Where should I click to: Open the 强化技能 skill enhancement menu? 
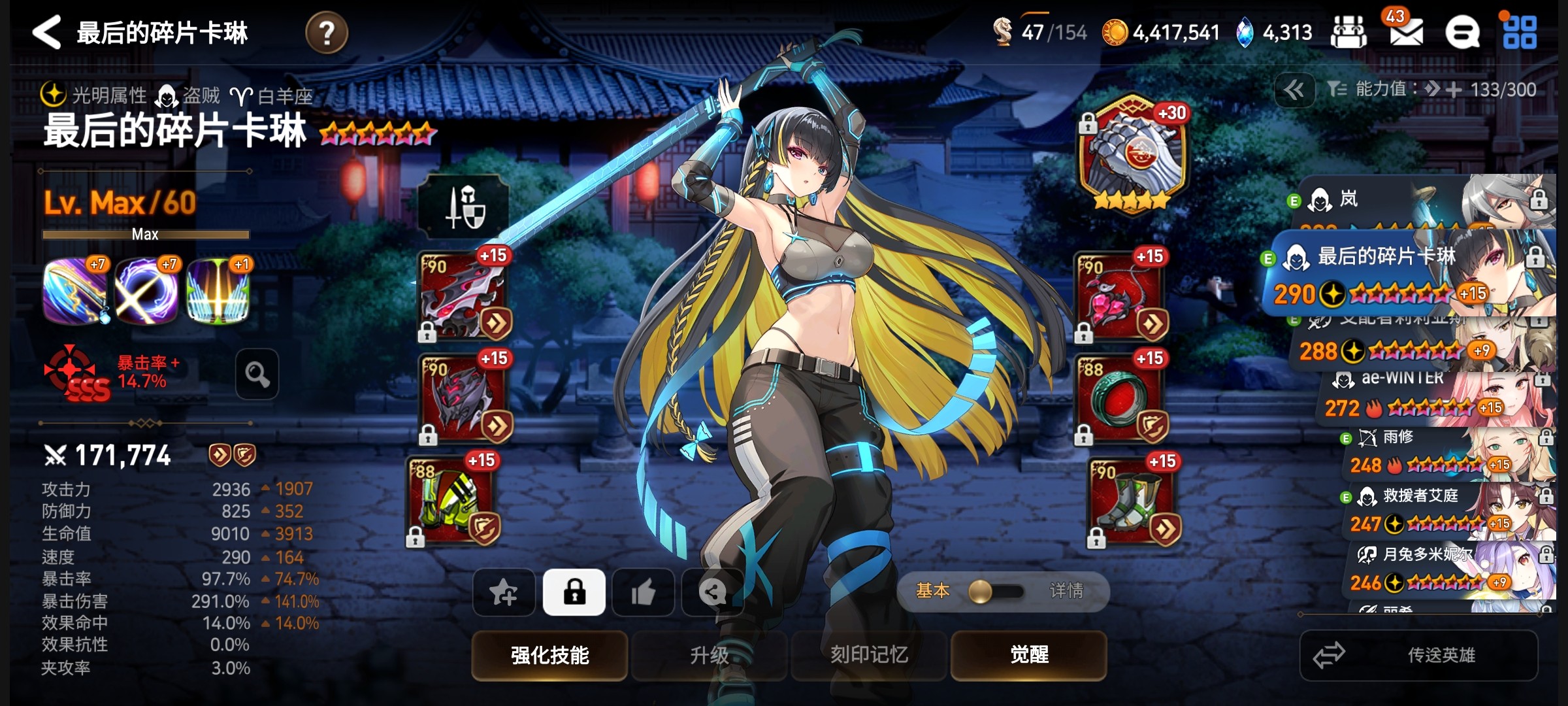click(549, 654)
